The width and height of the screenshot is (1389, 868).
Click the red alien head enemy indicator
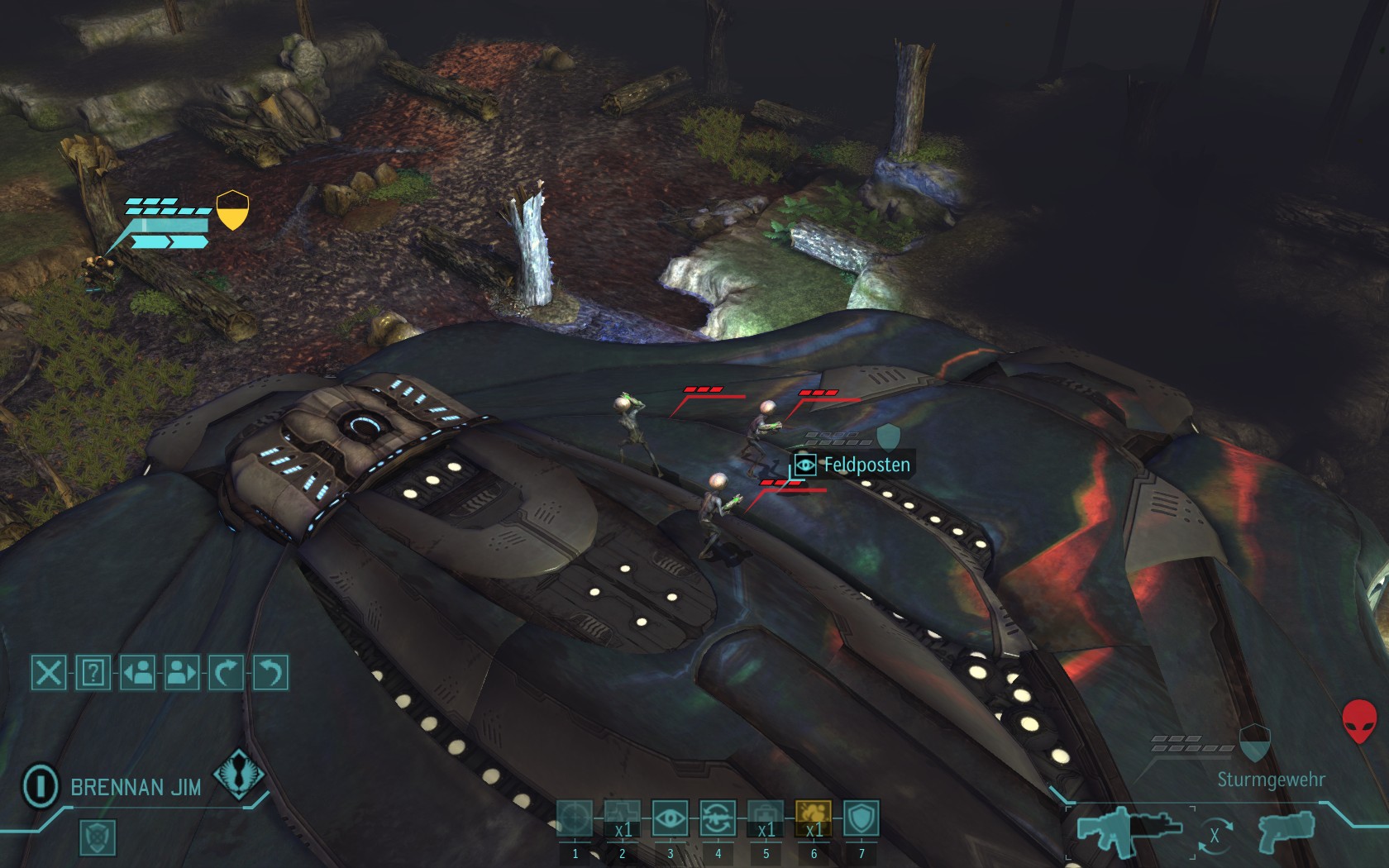click(x=1358, y=722)
